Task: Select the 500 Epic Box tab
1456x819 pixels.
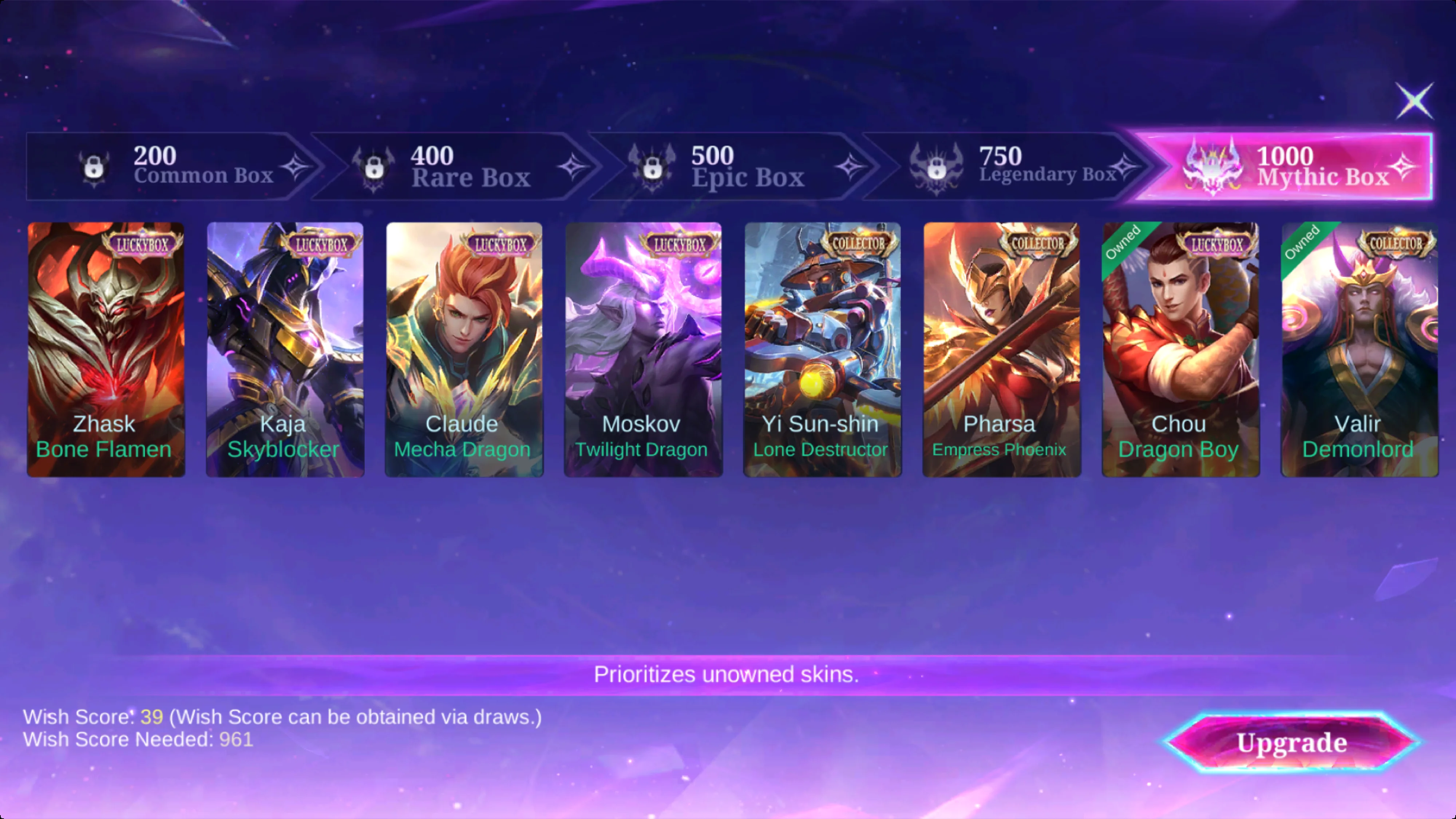Action: 732,166
